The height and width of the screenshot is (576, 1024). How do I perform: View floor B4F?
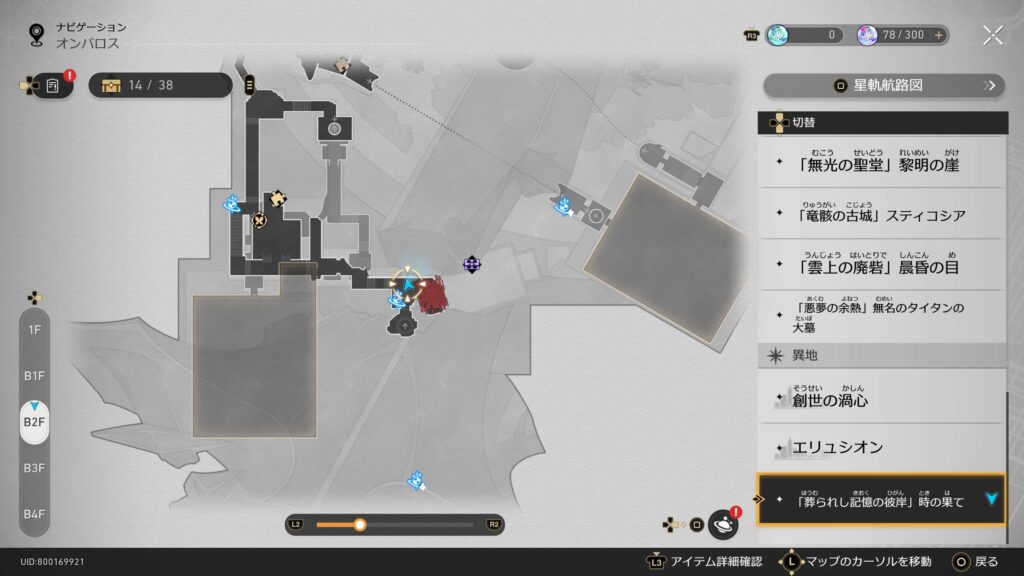34,513
